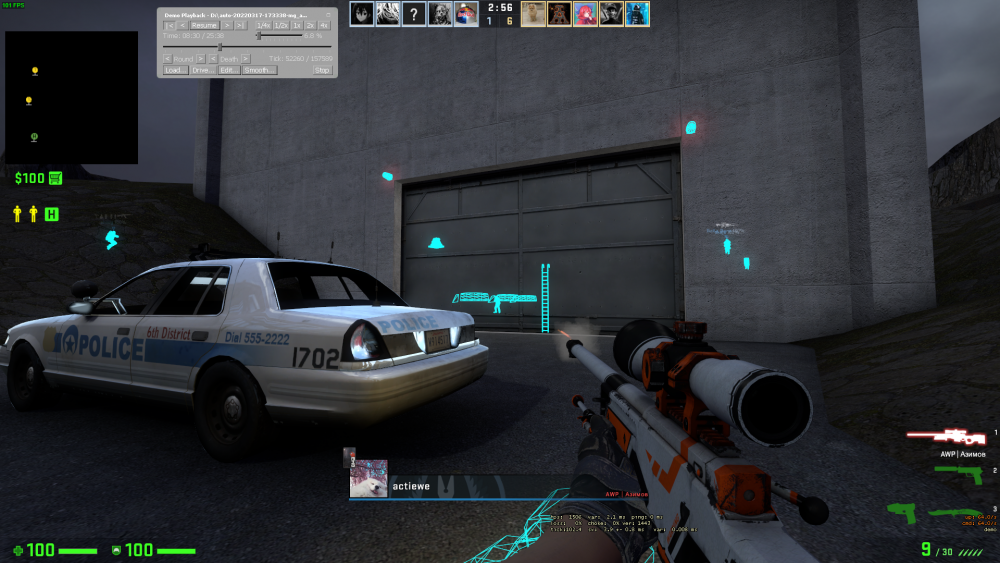Go to the previous death
Screen dimensions: 1000x563
pyautogui.click(x=214, y=59)
